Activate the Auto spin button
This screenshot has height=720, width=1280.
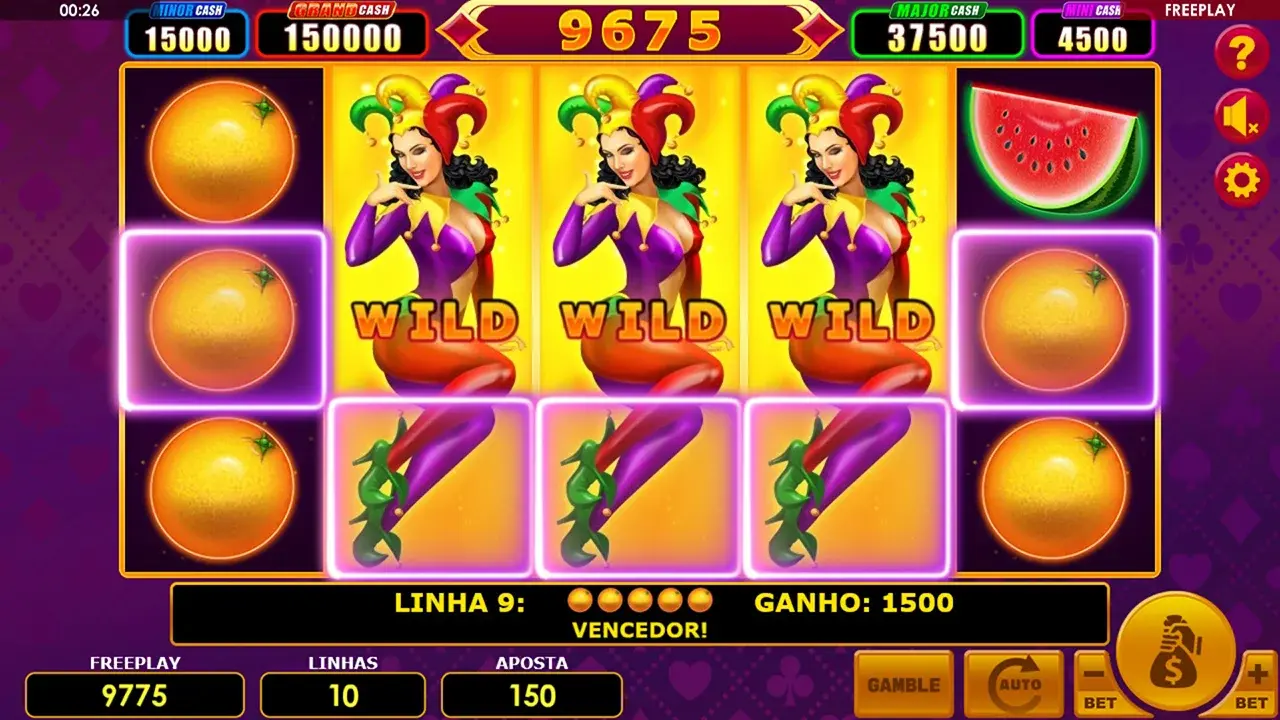pos(1013,685)
